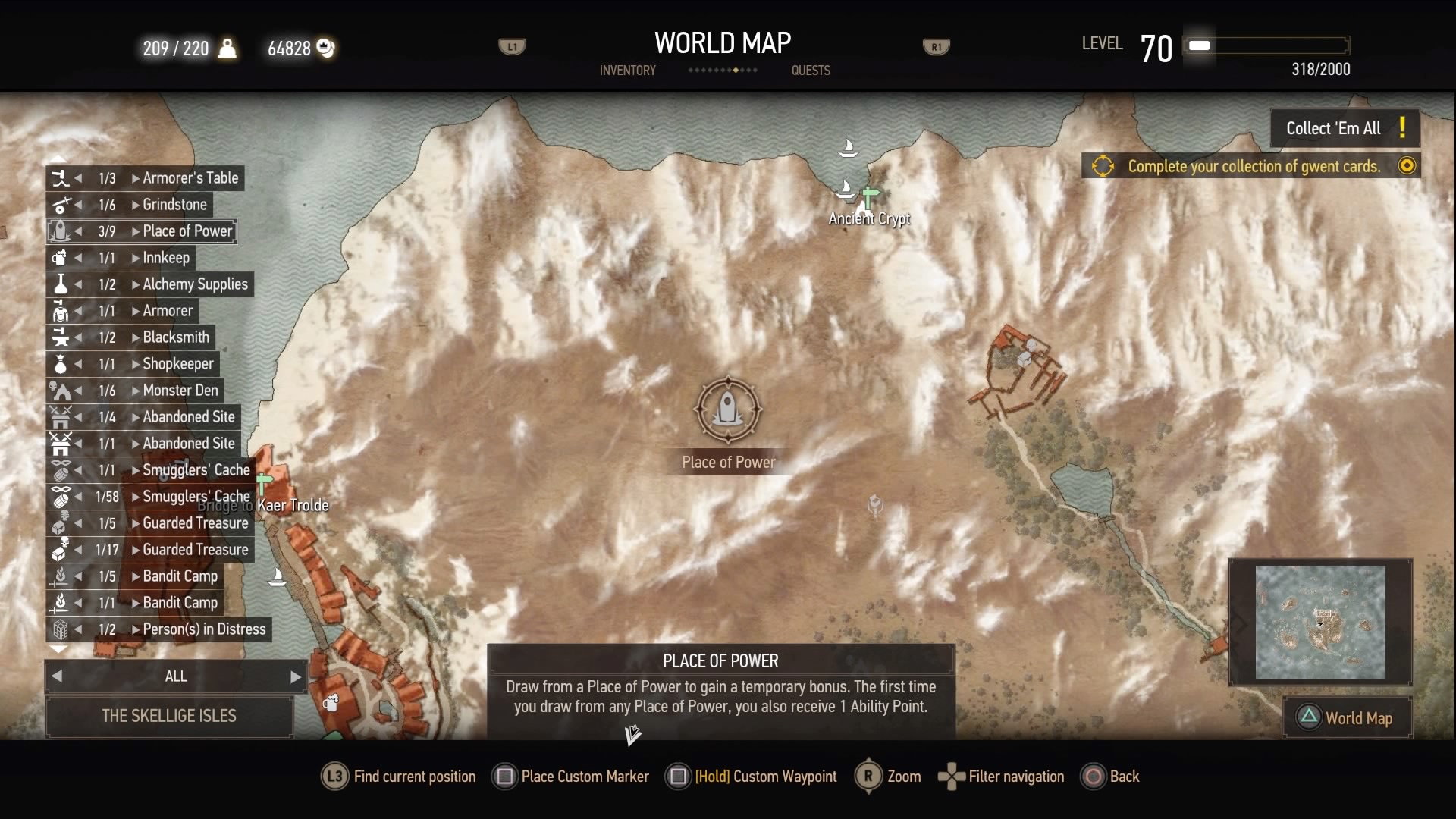Click the Ancient Crypt signpost marker

tap(870, 198)
